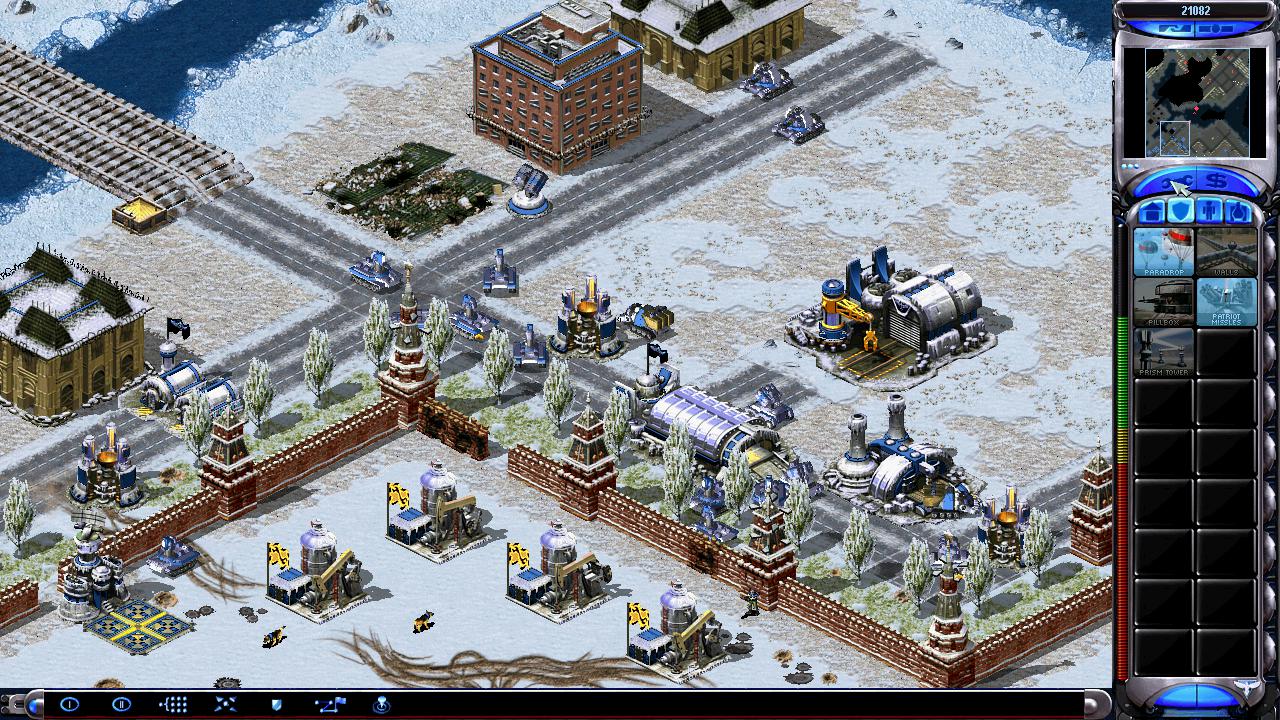
Task: Use the four-arrows deploy command
Action: coord(225,704)
